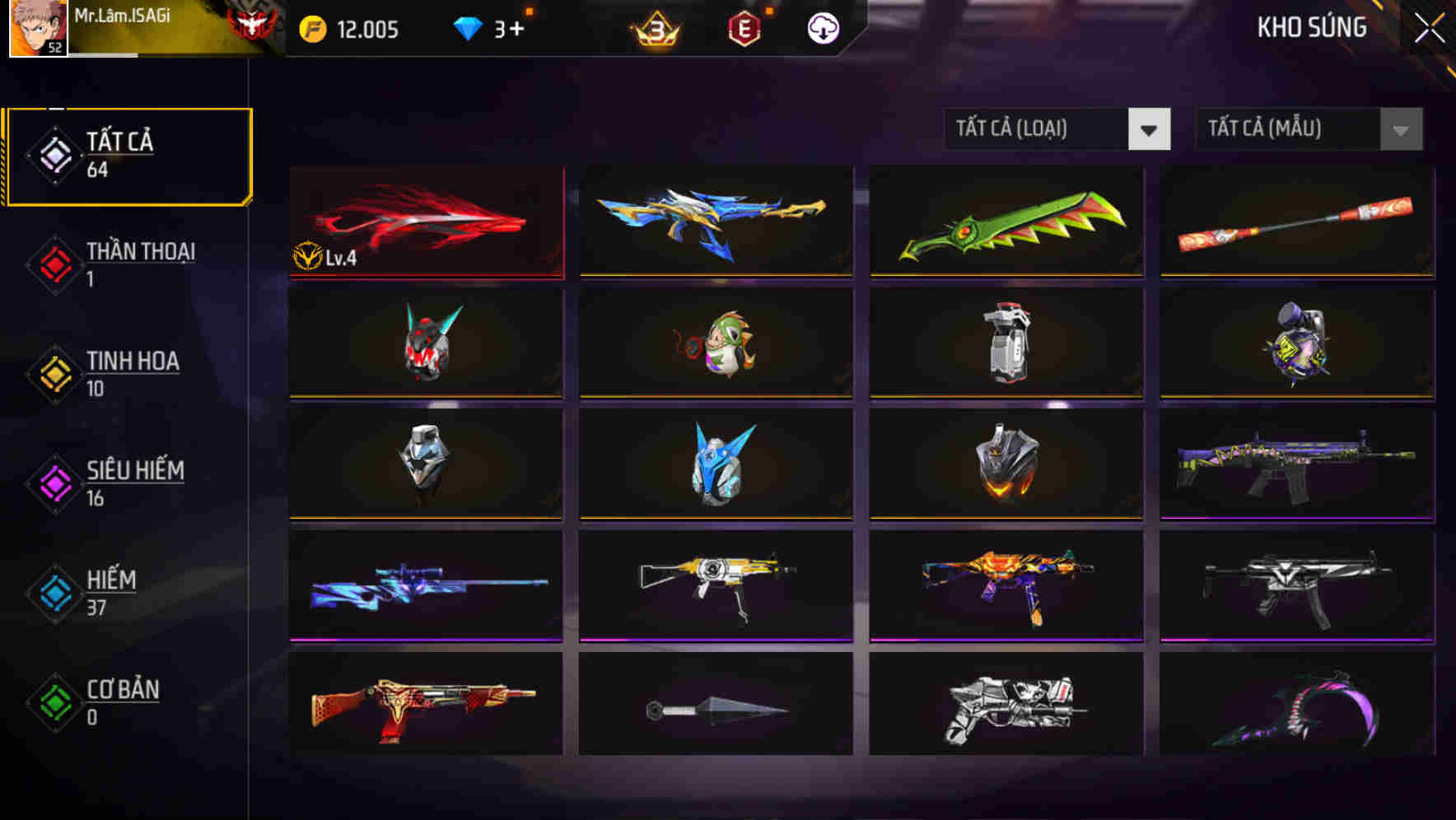Viewport: 1456px width, 820px height.
Task: Open the weapon type dropdown arrow
Action: click(1150, 129)
